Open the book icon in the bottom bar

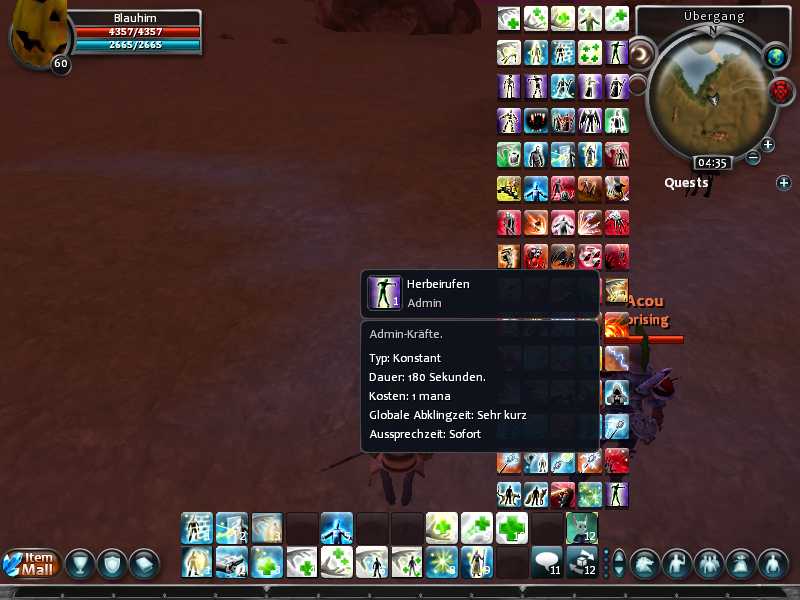click(144, 563)
